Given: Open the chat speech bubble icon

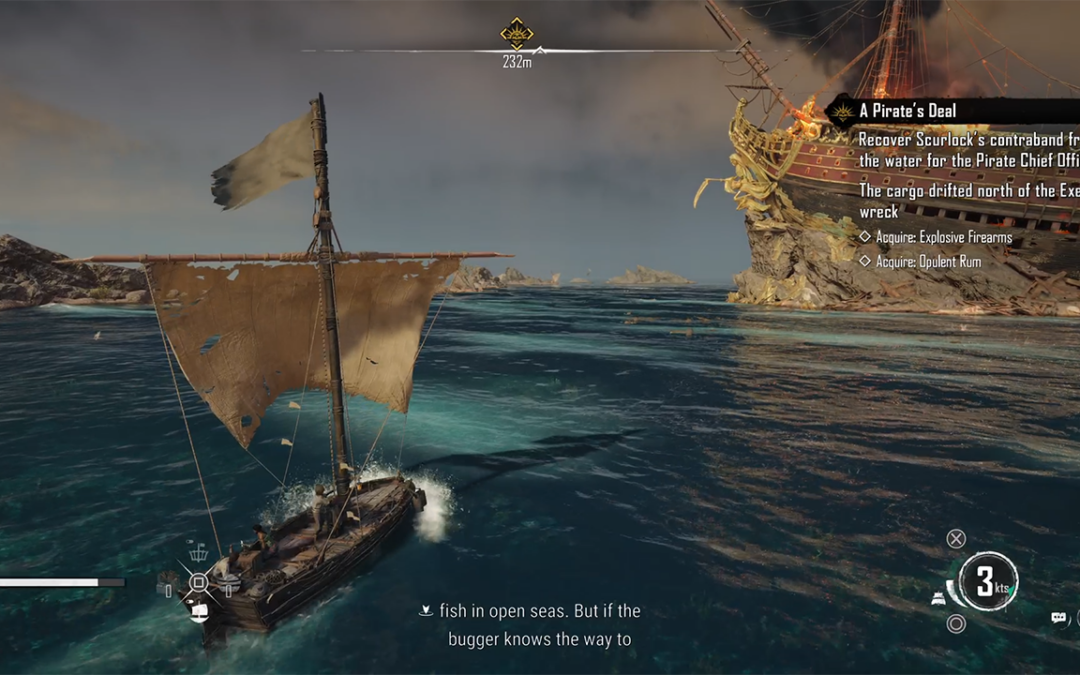Looking at the screenshot, I should coord(1059,618).
